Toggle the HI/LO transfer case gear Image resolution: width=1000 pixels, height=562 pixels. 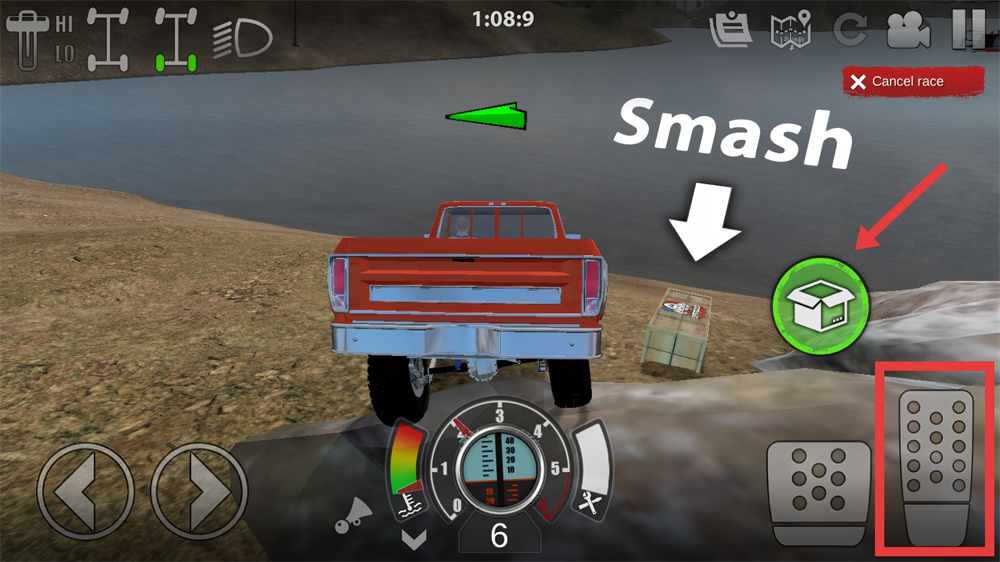40,38
